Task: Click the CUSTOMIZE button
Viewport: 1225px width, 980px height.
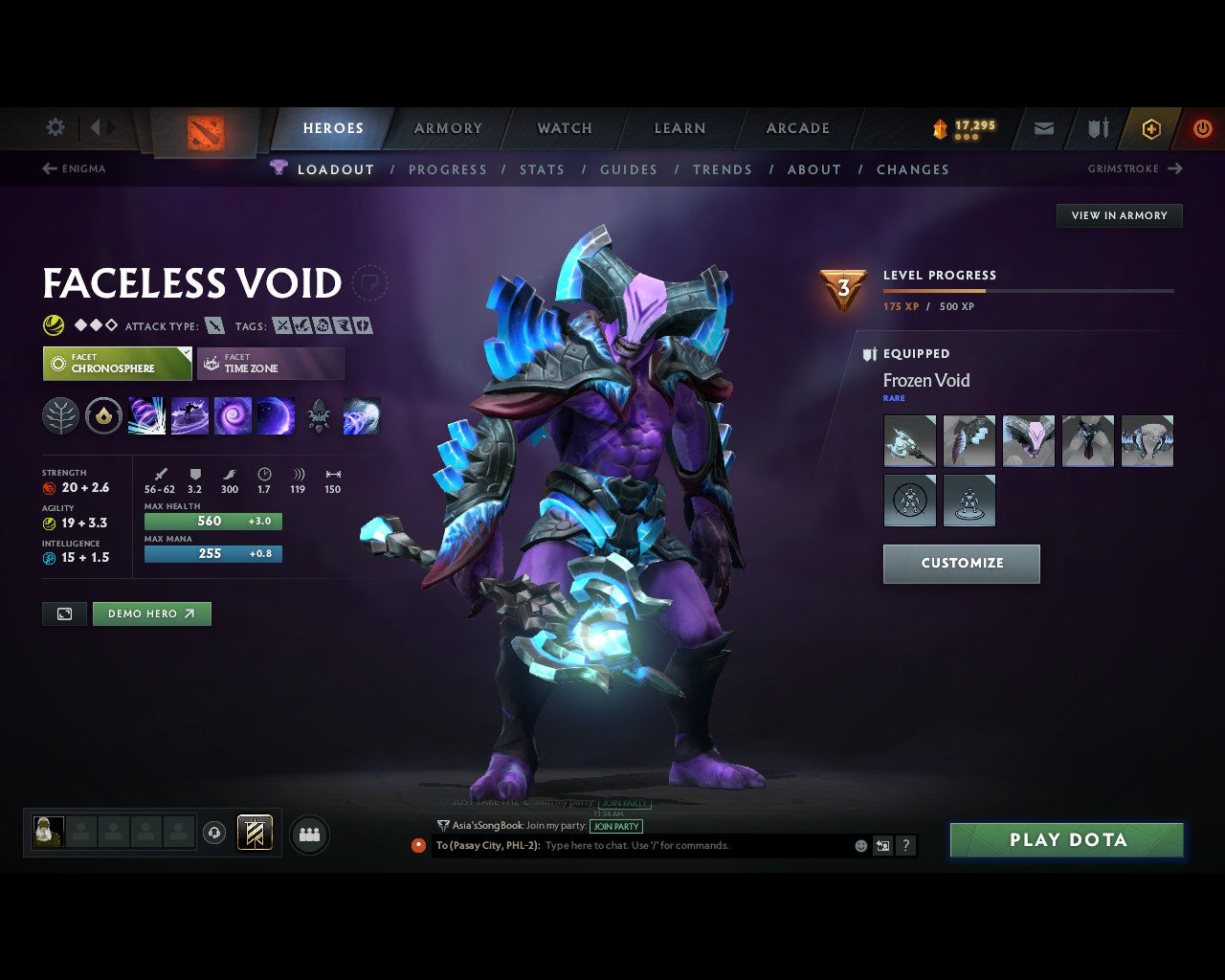Action: 961,564
